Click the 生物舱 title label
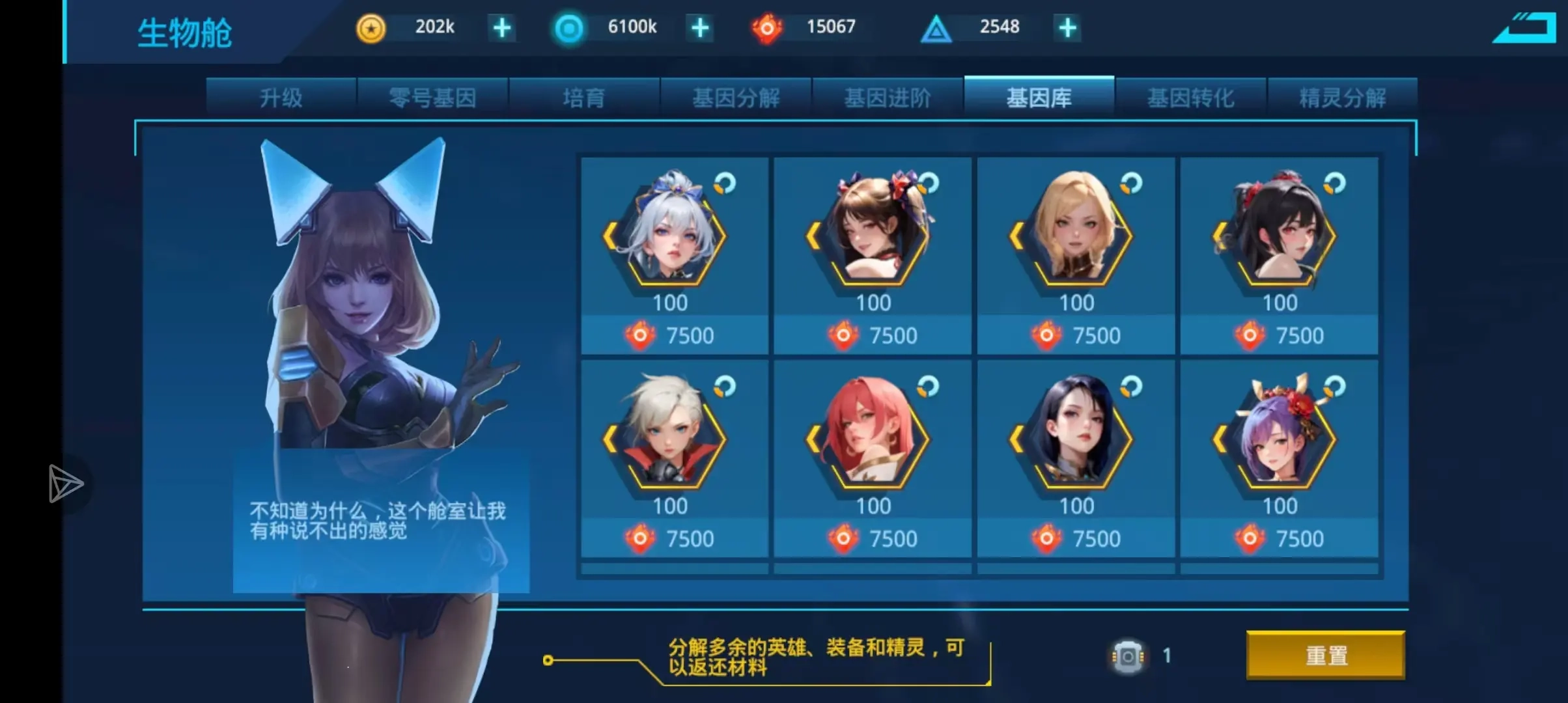This screenshot has height=703, width=1568. click(x=184, y=31)
